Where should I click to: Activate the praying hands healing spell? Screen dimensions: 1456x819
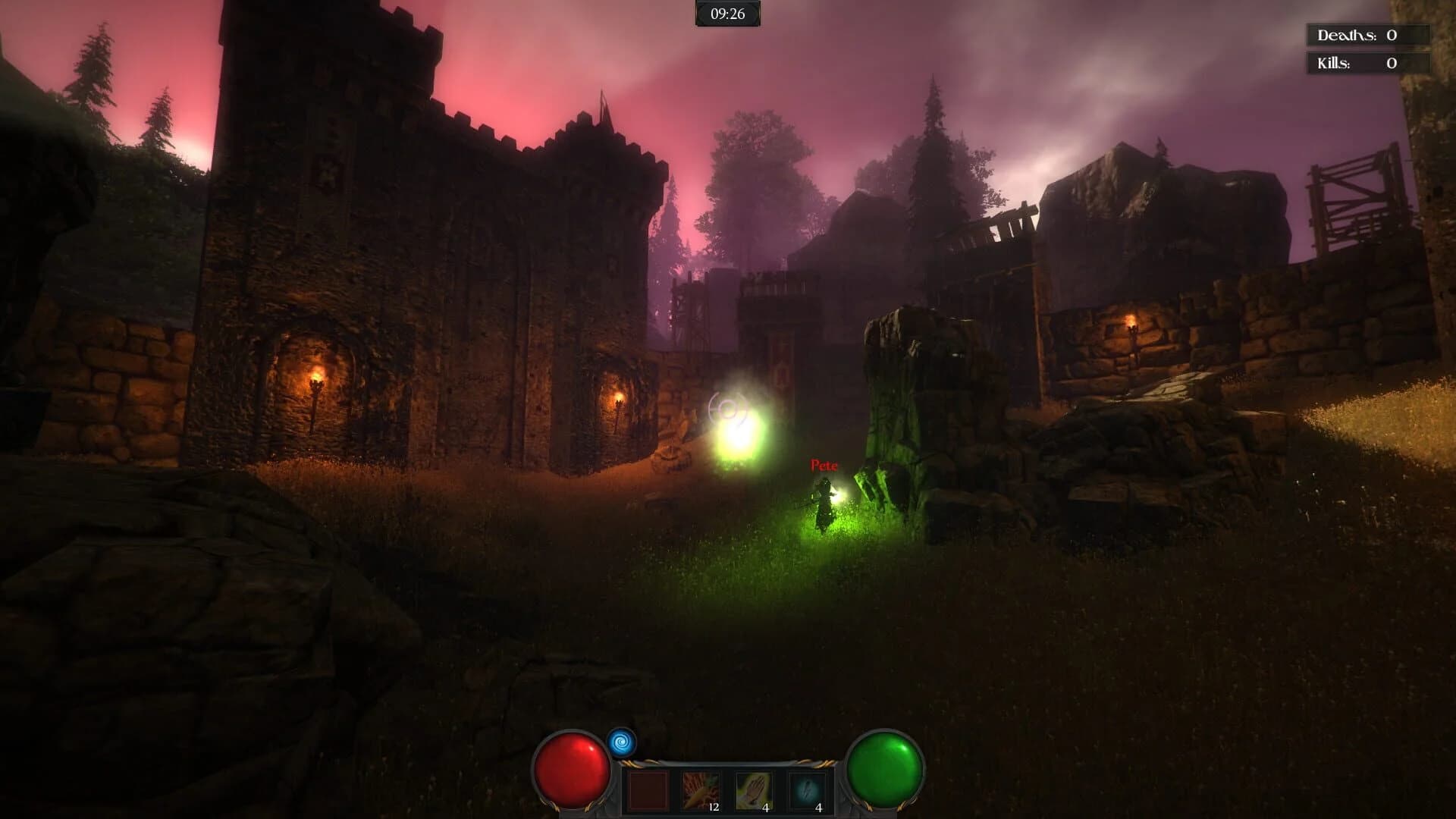[754, 787]
